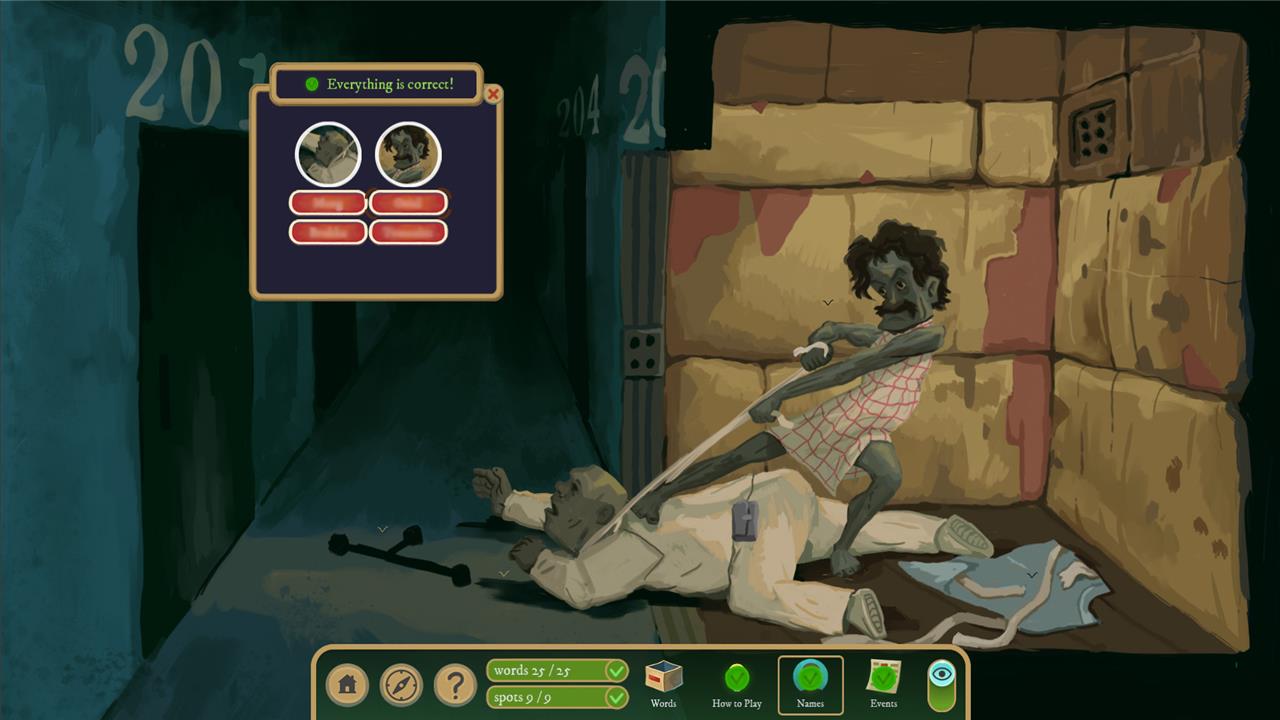Return to the home screen
Image resolution: width=1280 pixels, height=720 pixels.
[x=347, y=685]
